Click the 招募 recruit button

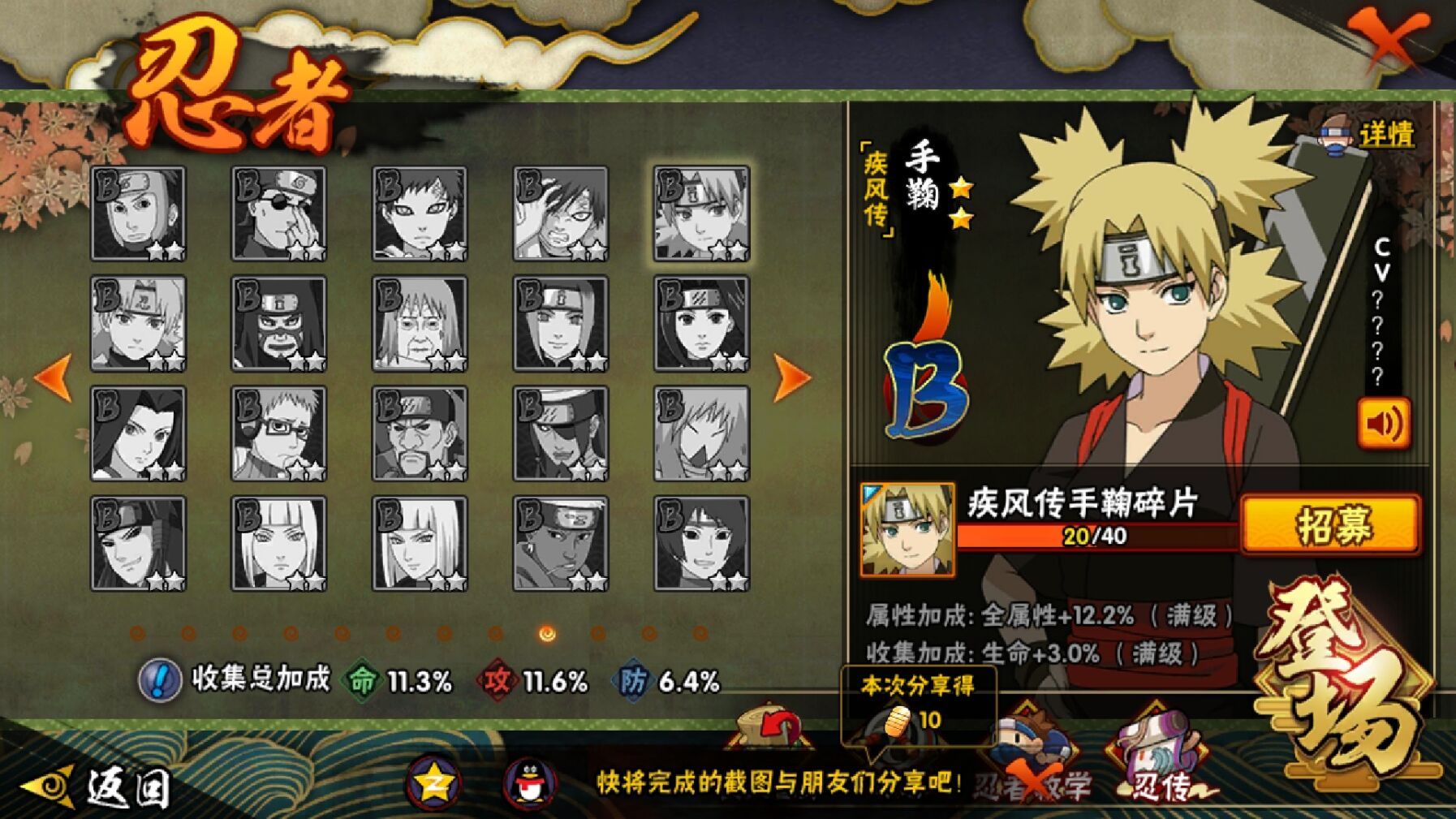click(1331, 524)
